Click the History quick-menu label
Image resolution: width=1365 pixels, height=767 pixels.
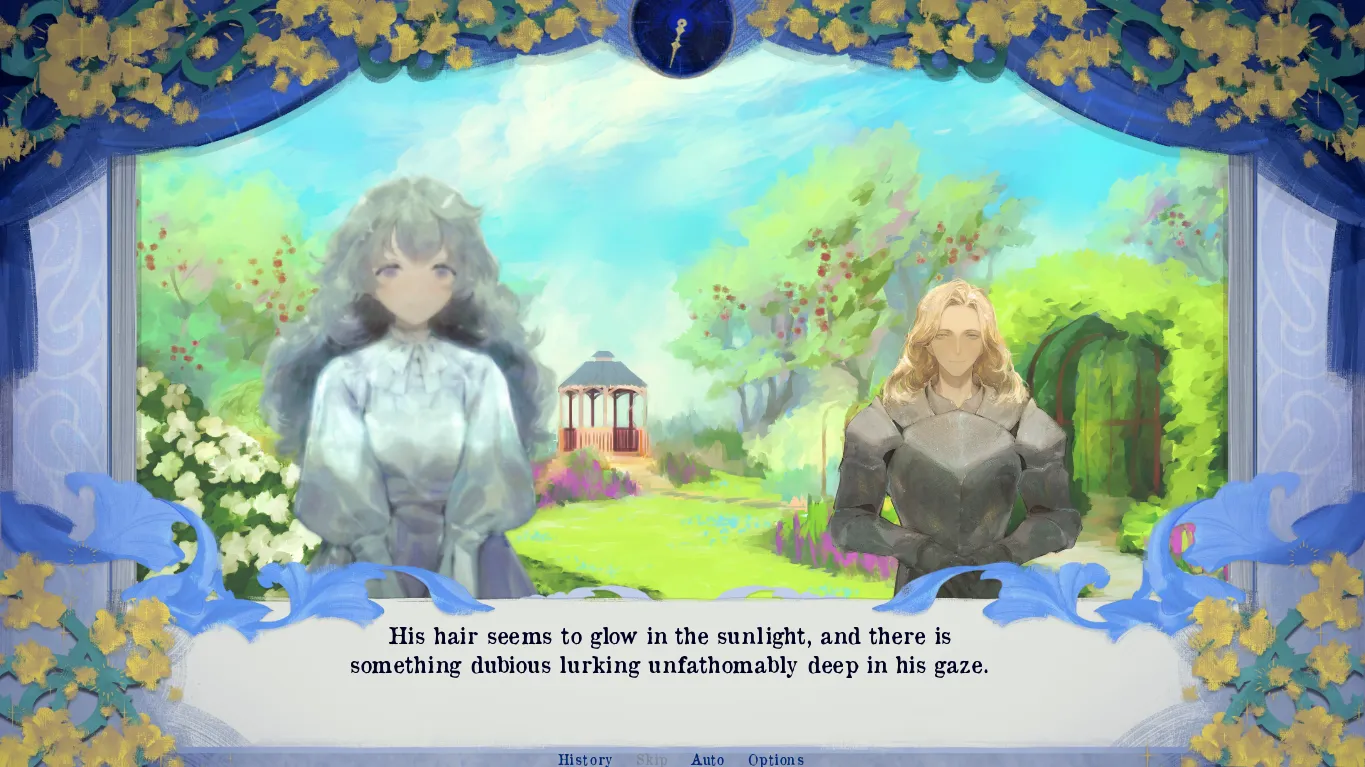pos(585,759)
